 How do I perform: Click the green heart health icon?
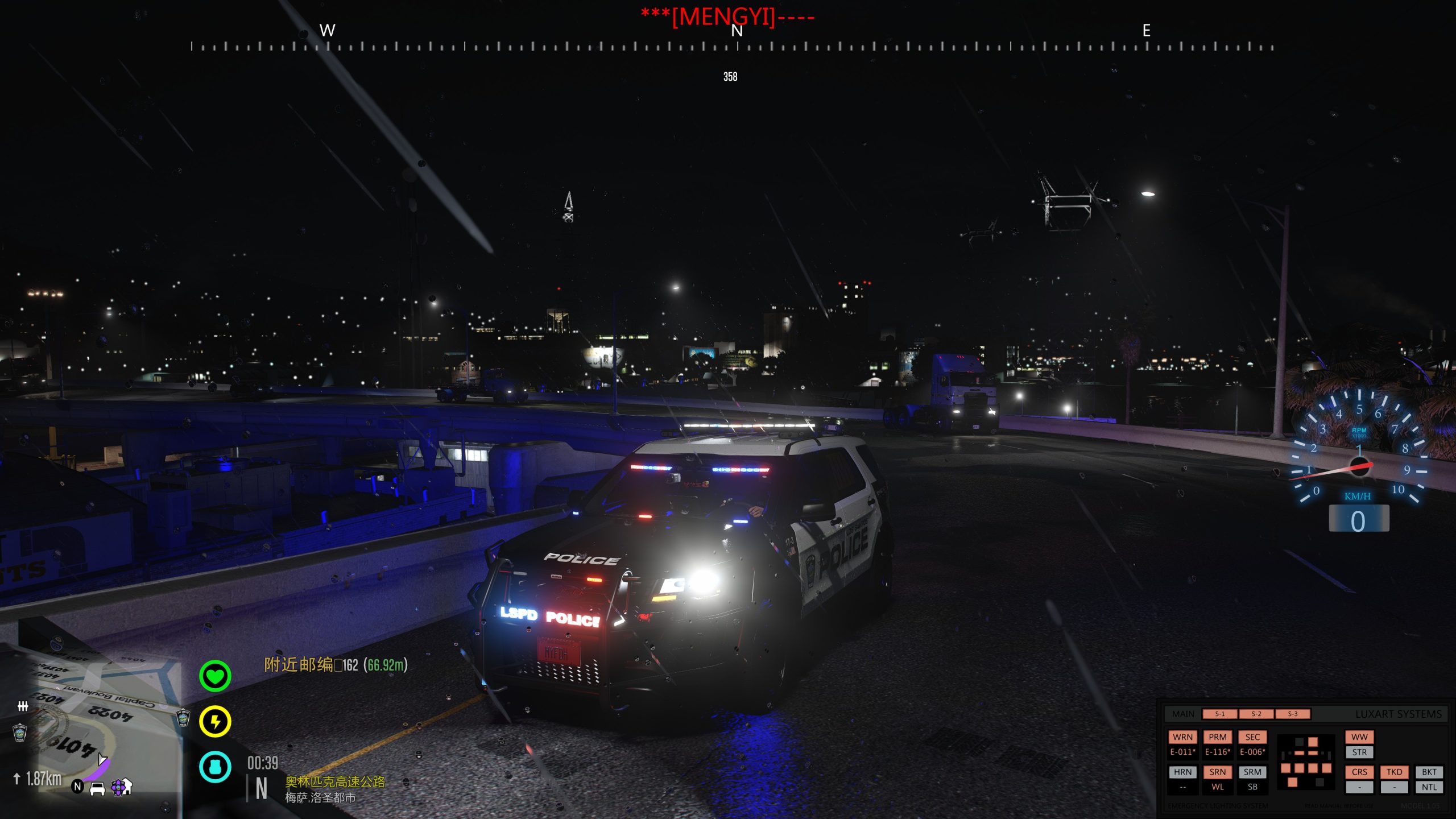tap(215, 676)
